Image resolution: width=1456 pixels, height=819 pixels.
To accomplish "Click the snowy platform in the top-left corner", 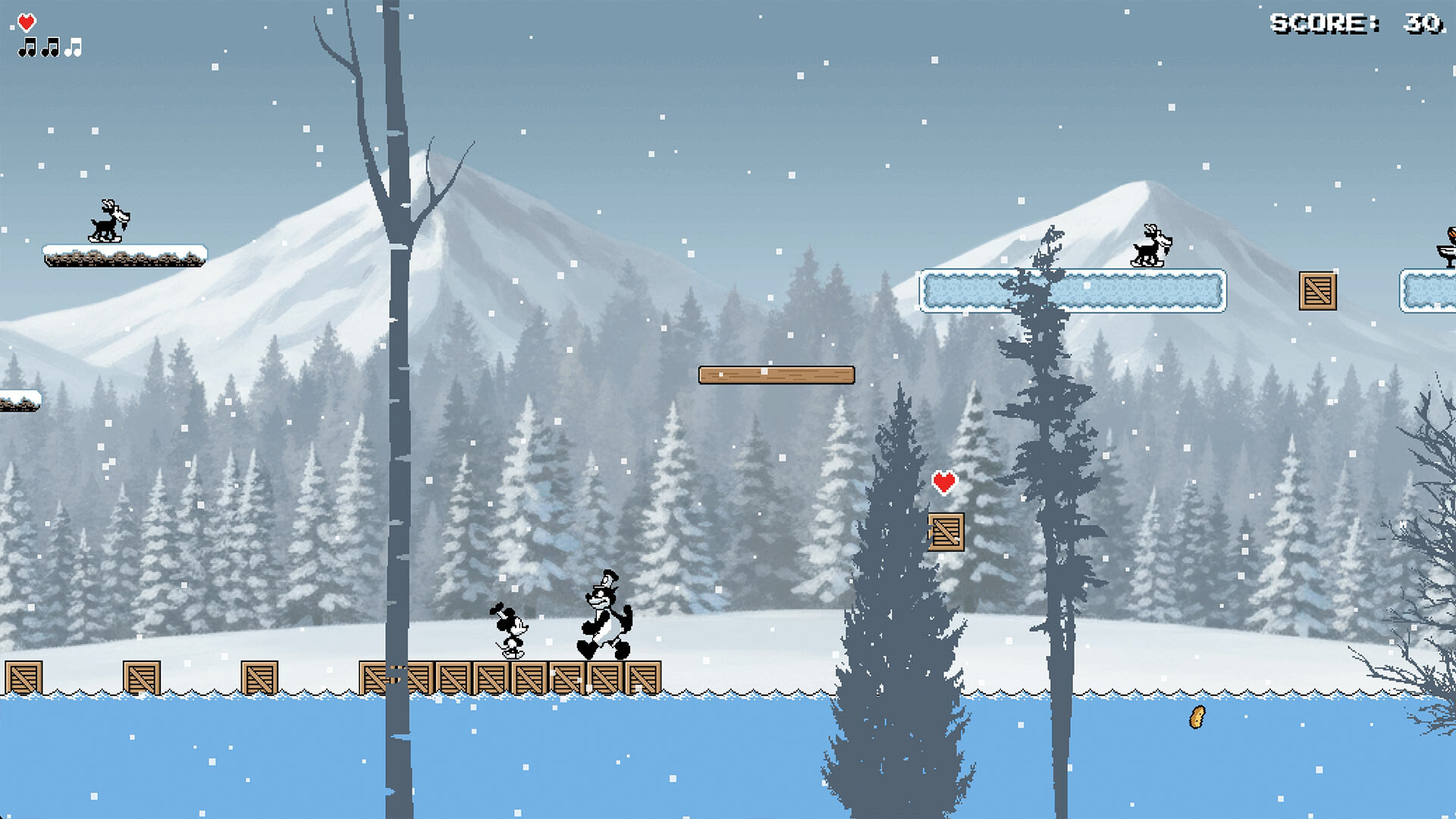I will [x=125, y=254].
